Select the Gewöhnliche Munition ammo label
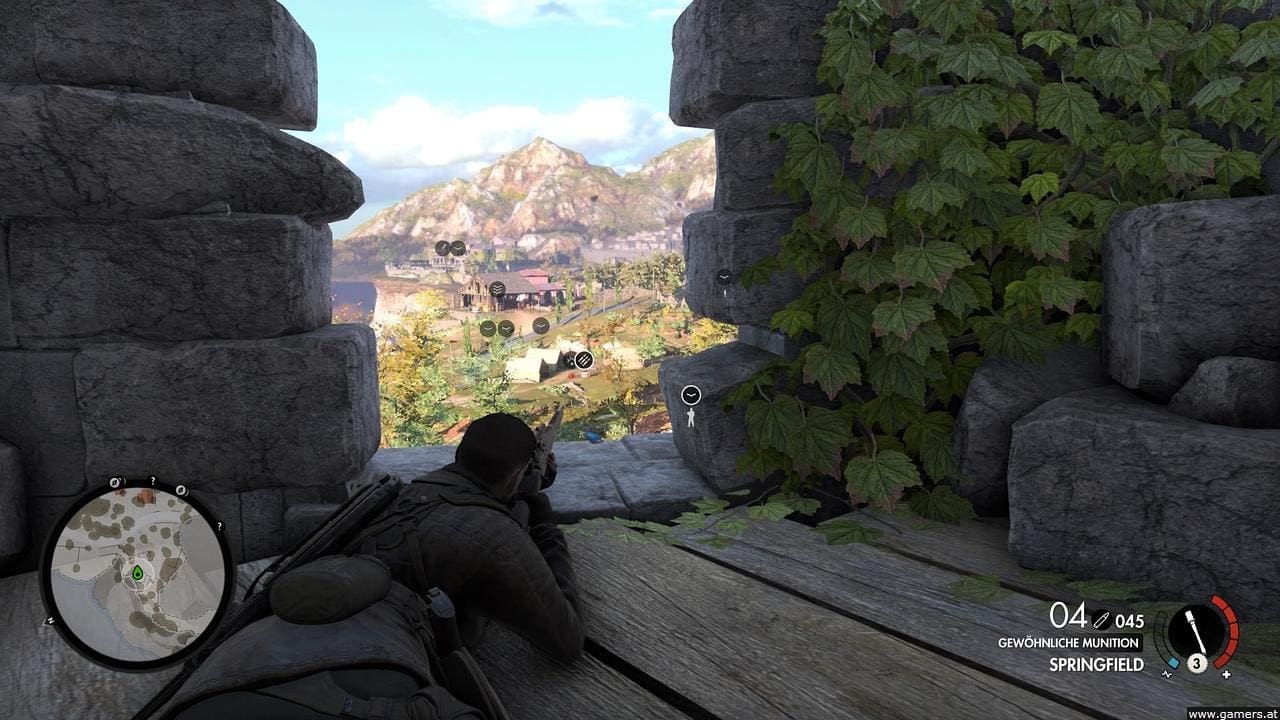The width and height of the screenshot is (1280, 720). (x=1069, y=643)
